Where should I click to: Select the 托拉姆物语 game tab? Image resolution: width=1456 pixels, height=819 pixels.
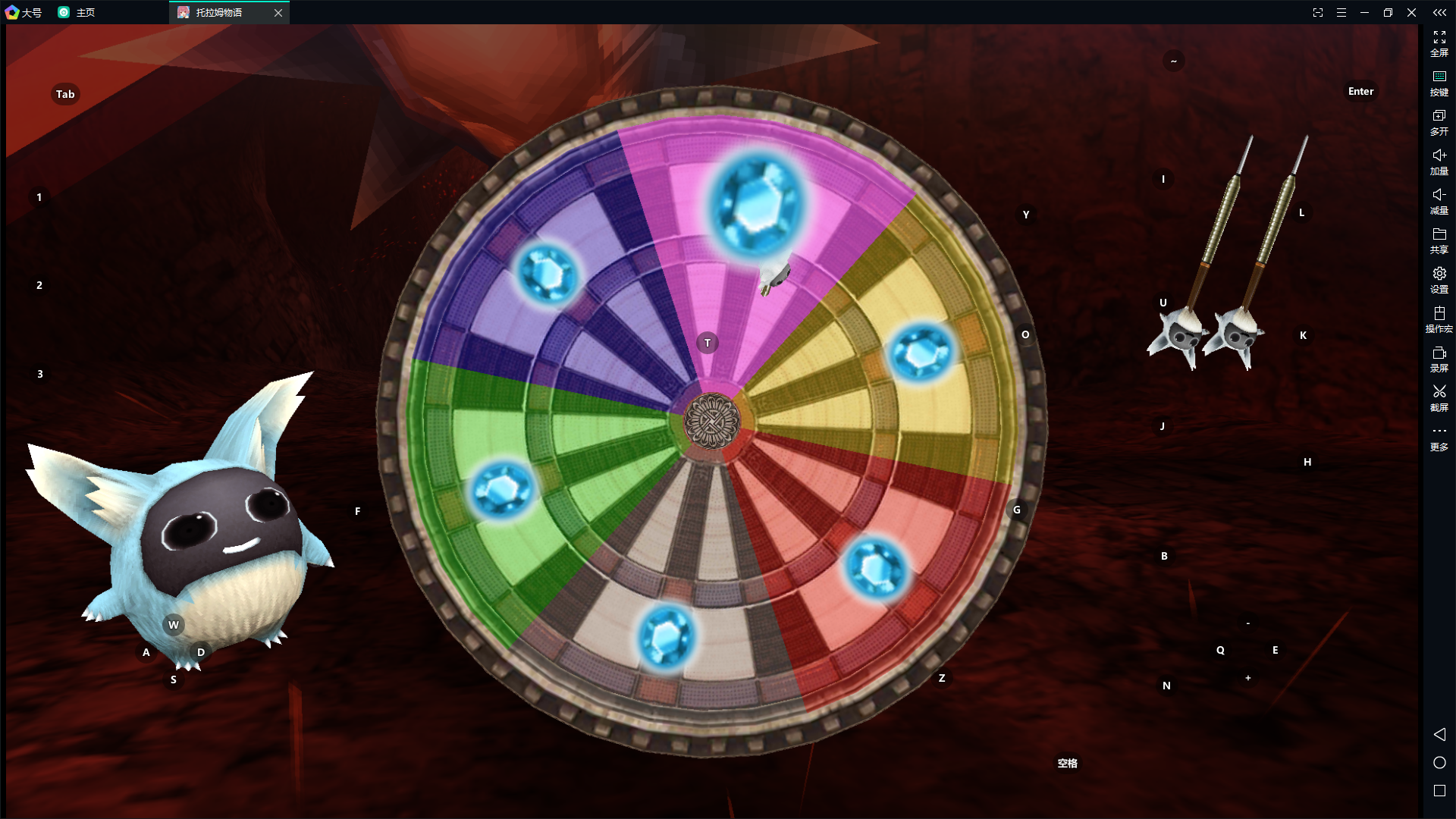(220, 13)
